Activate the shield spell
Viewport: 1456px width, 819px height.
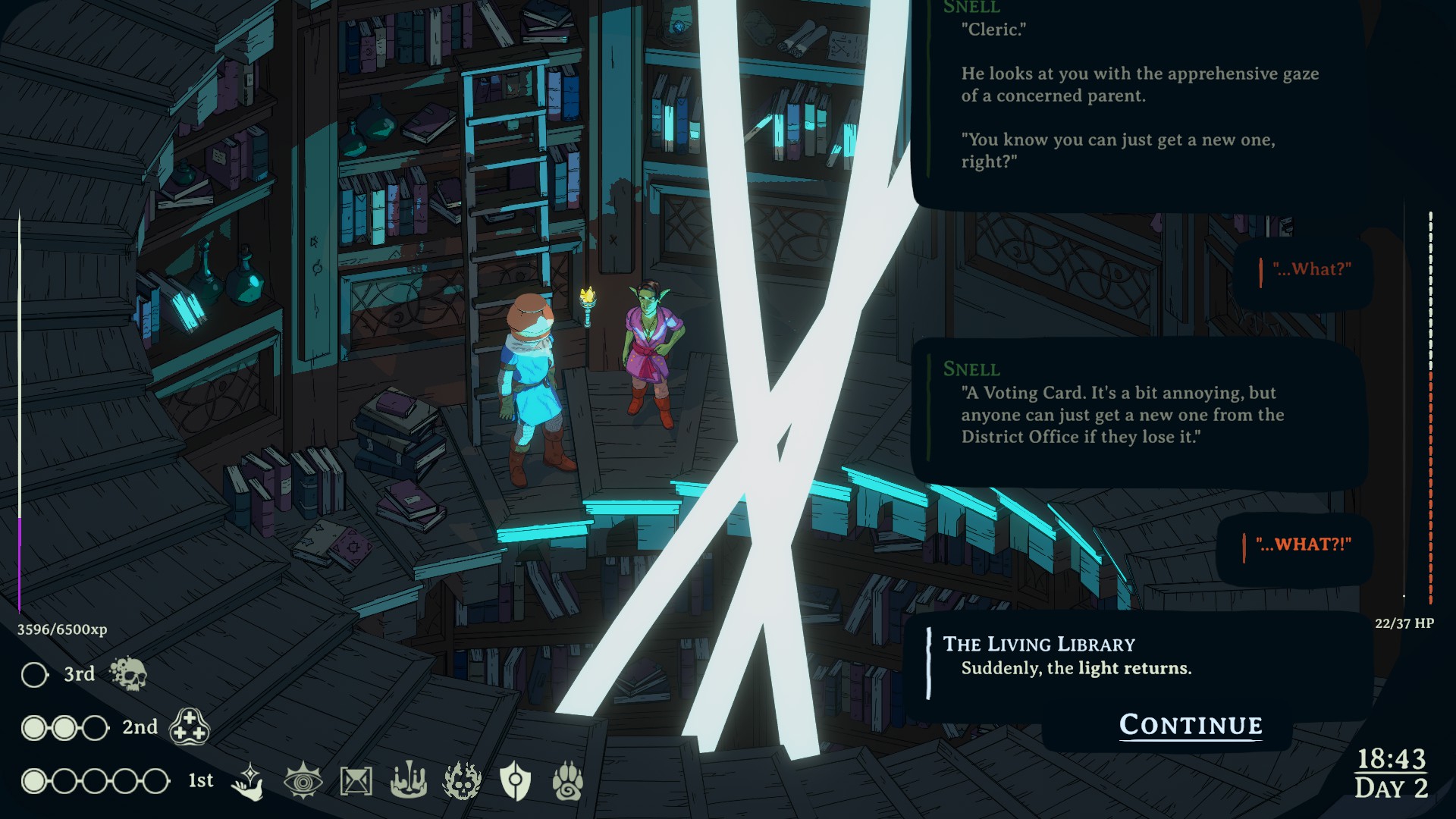coord(515,781)
